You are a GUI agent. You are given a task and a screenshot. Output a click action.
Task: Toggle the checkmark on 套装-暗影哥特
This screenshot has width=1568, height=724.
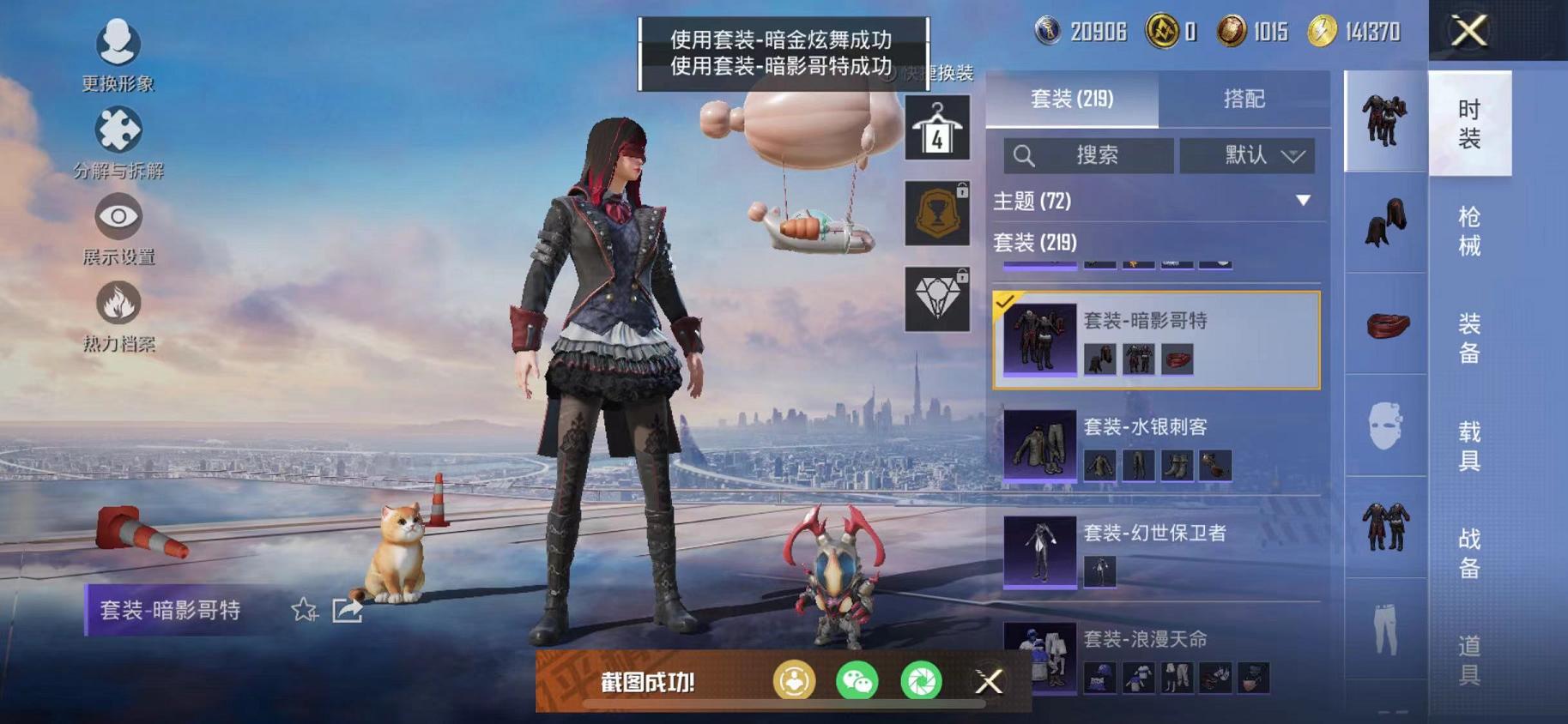1010,302
